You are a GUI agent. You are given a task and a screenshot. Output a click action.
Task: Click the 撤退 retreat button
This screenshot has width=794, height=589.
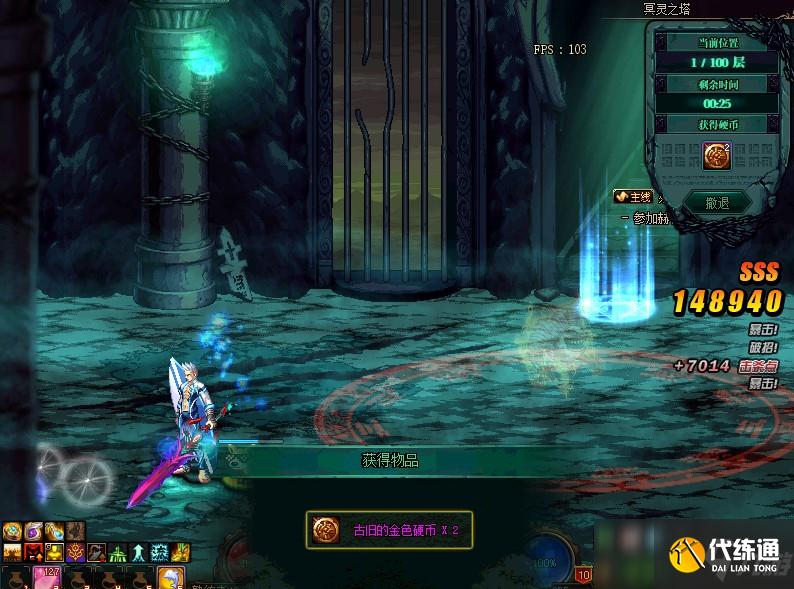(716, 202)
